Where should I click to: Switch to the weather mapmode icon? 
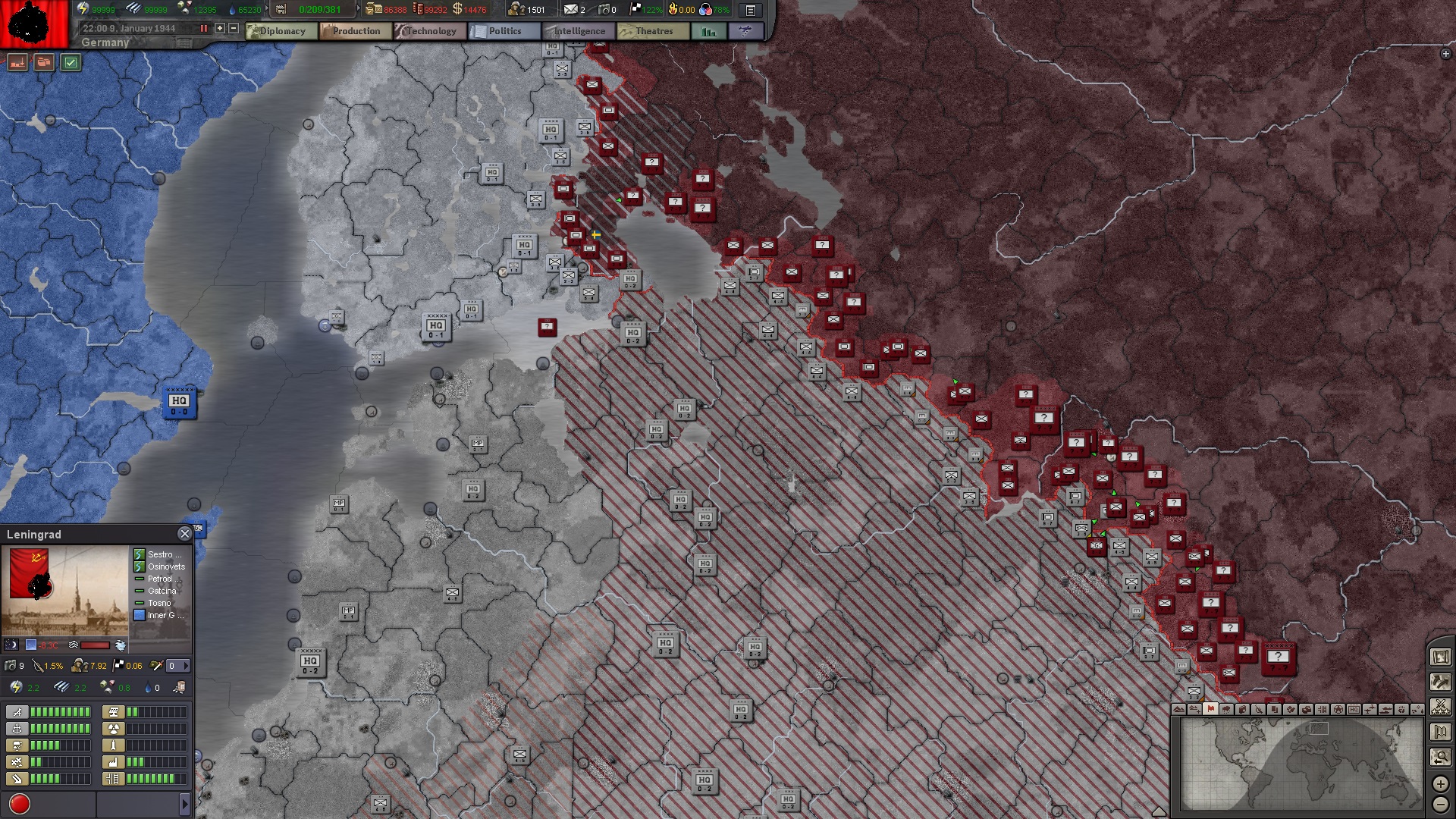pos(1226,711)
